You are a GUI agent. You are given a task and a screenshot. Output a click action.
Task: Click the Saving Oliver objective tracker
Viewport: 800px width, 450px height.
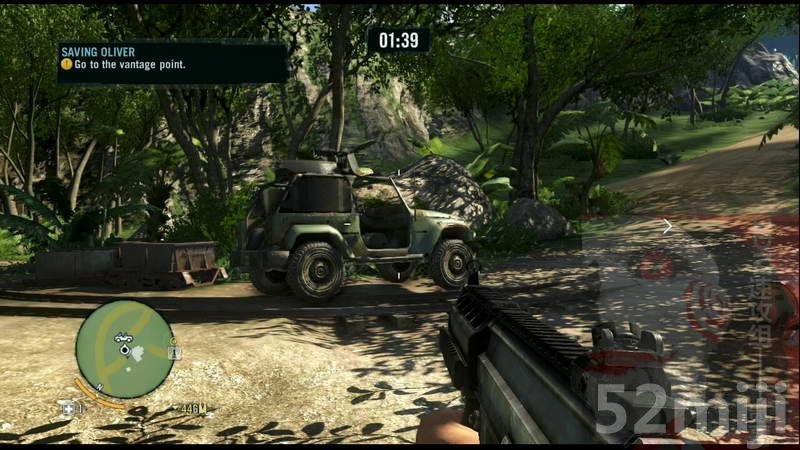tap(172, 61)
